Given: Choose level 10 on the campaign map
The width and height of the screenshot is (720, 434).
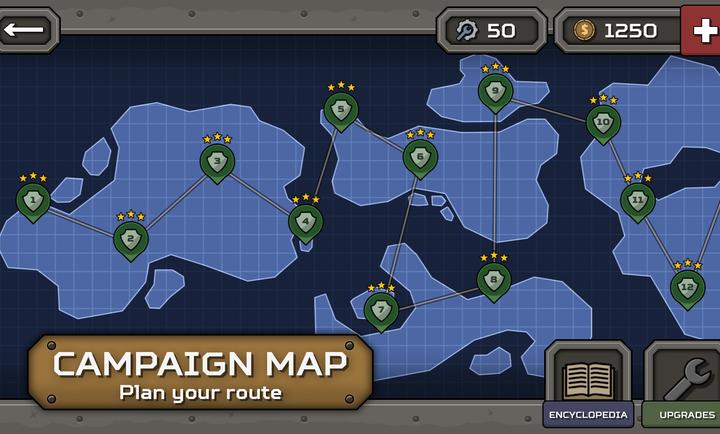Looking at the screenshot, I should [x=603, y=122].
